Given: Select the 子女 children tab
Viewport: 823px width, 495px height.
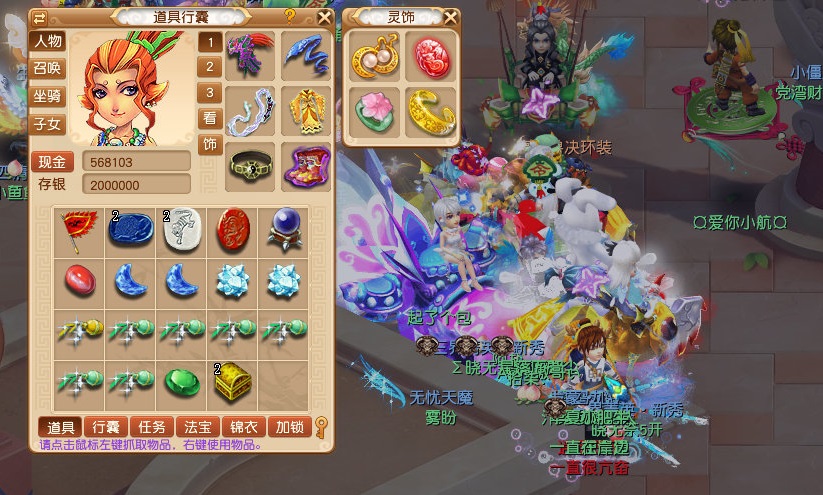Looking at the screenshot, I should coord(48,124).
